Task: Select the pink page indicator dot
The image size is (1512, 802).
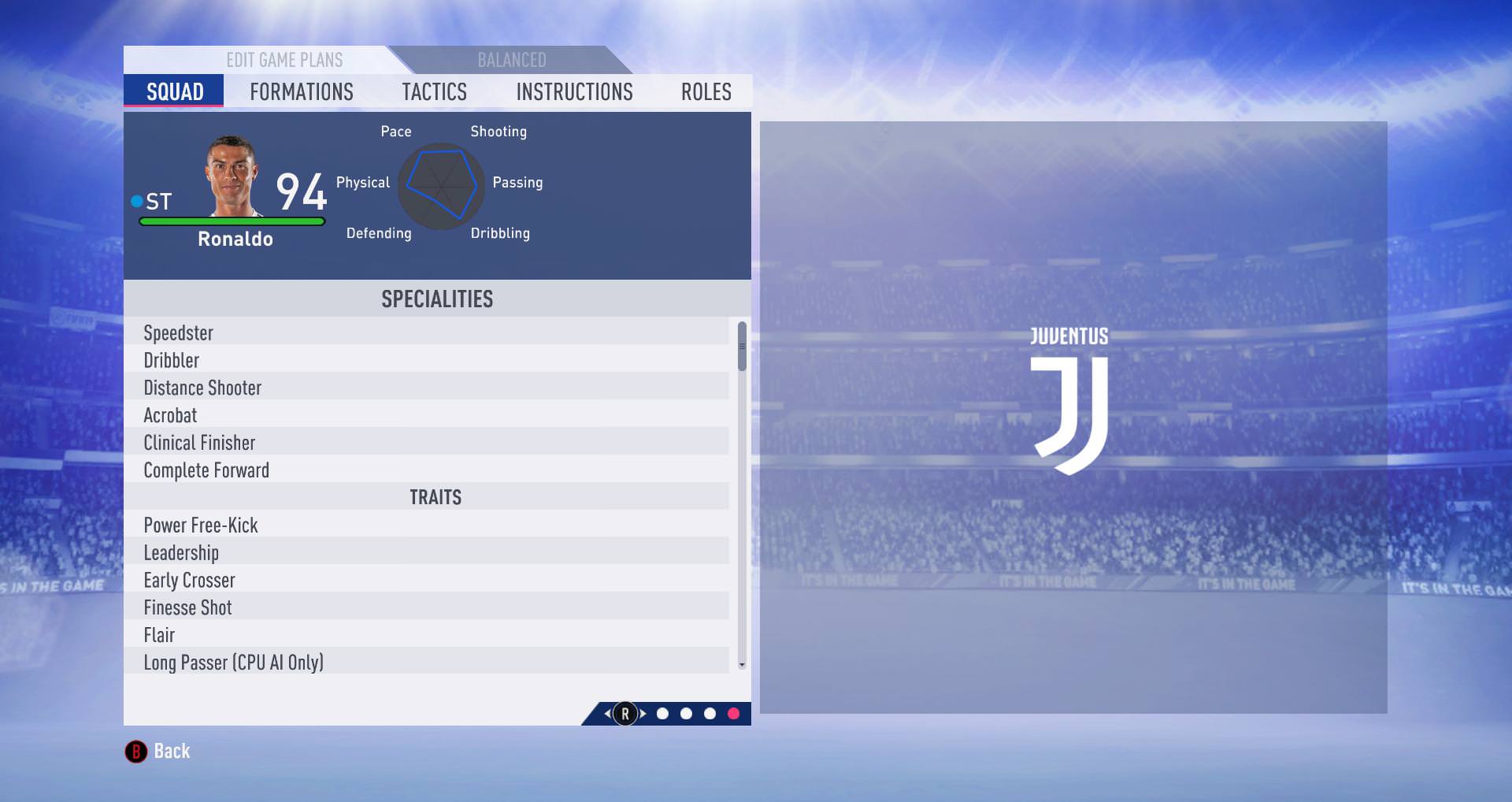Action: pyautogui.click(x=733, y=714)
